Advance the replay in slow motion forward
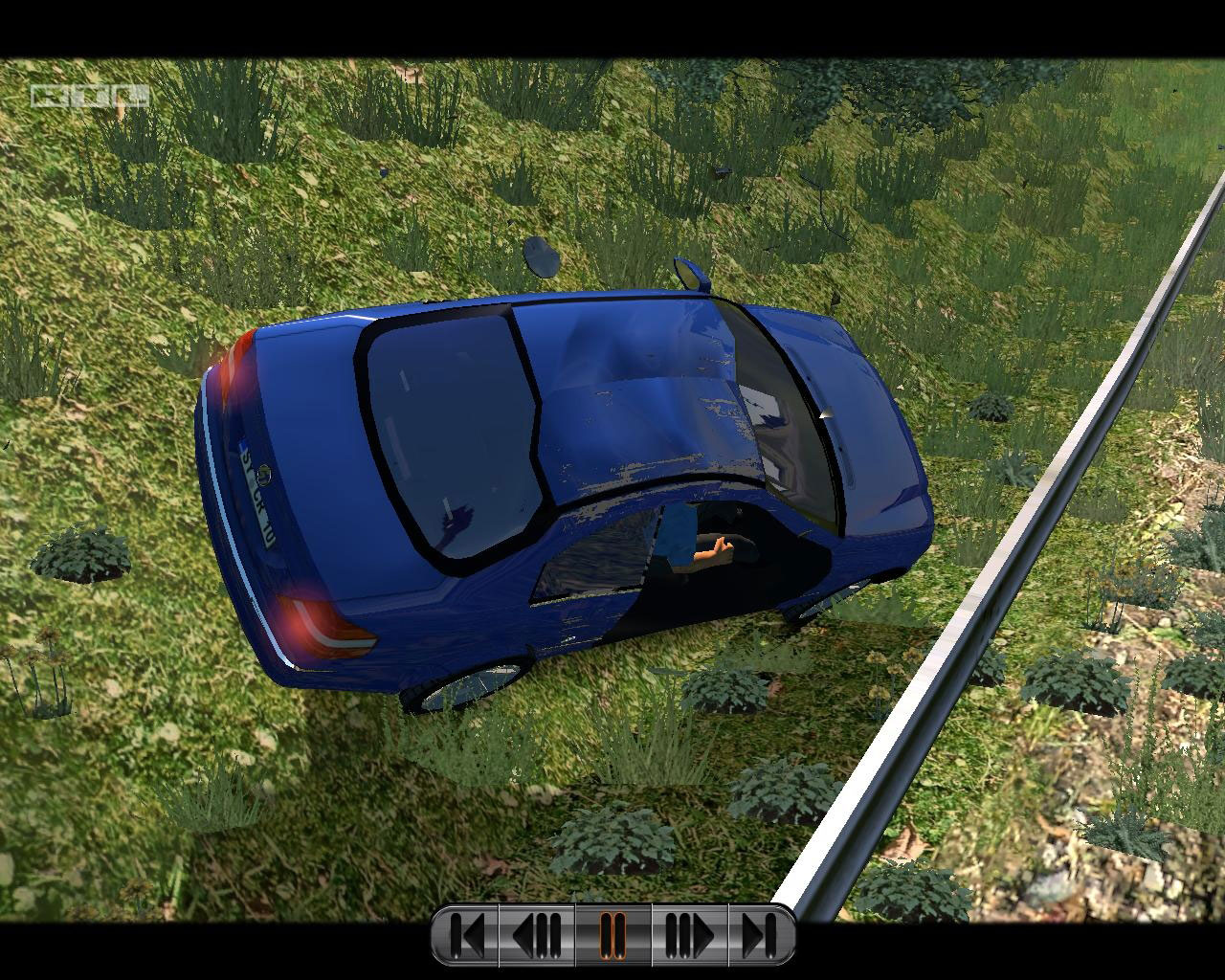Image resolution: width=1225 pixels, height=980 pixels. pyautogui.click(x=689, y=935)
